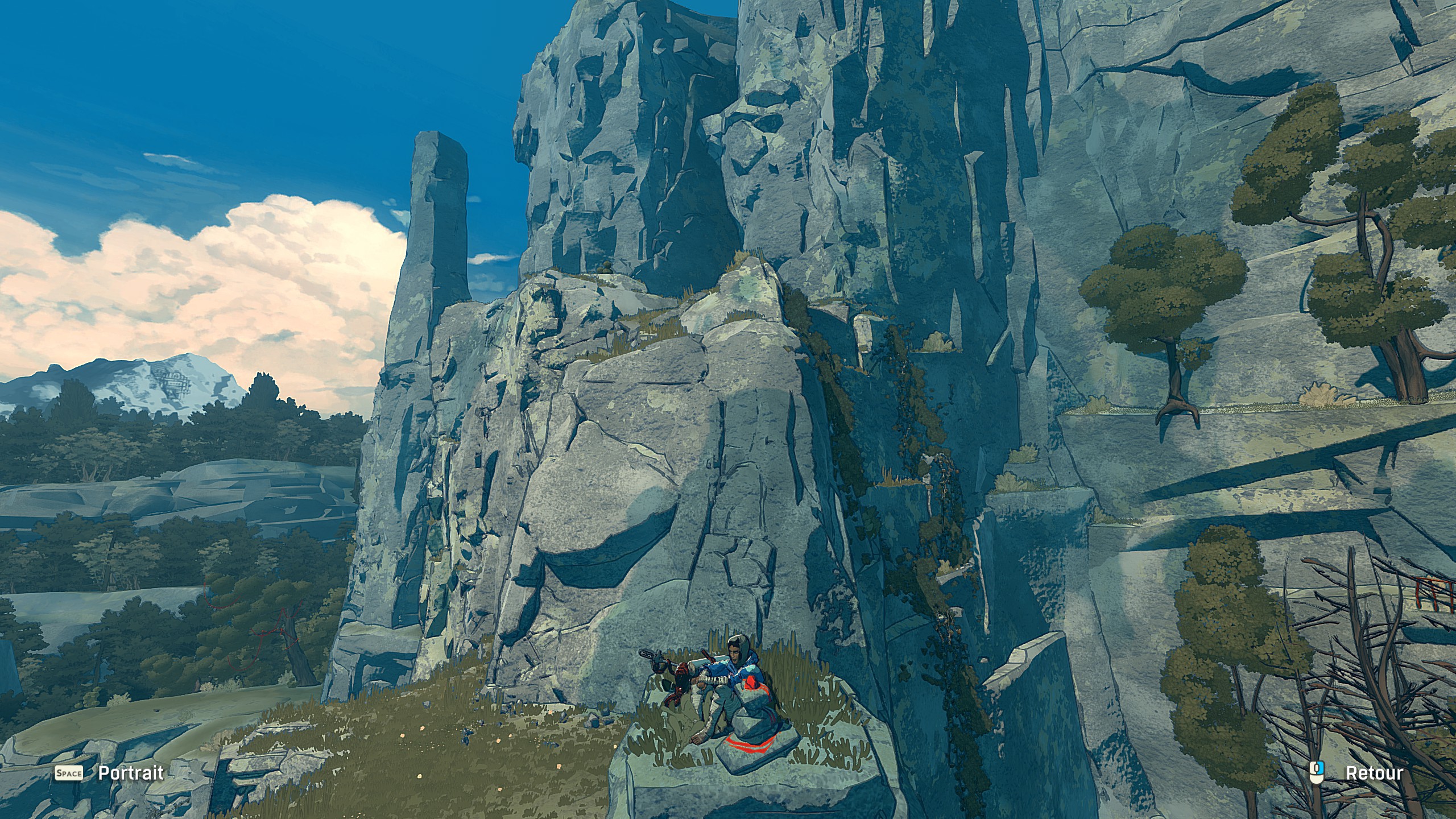Select the Retour back option

1374,773
